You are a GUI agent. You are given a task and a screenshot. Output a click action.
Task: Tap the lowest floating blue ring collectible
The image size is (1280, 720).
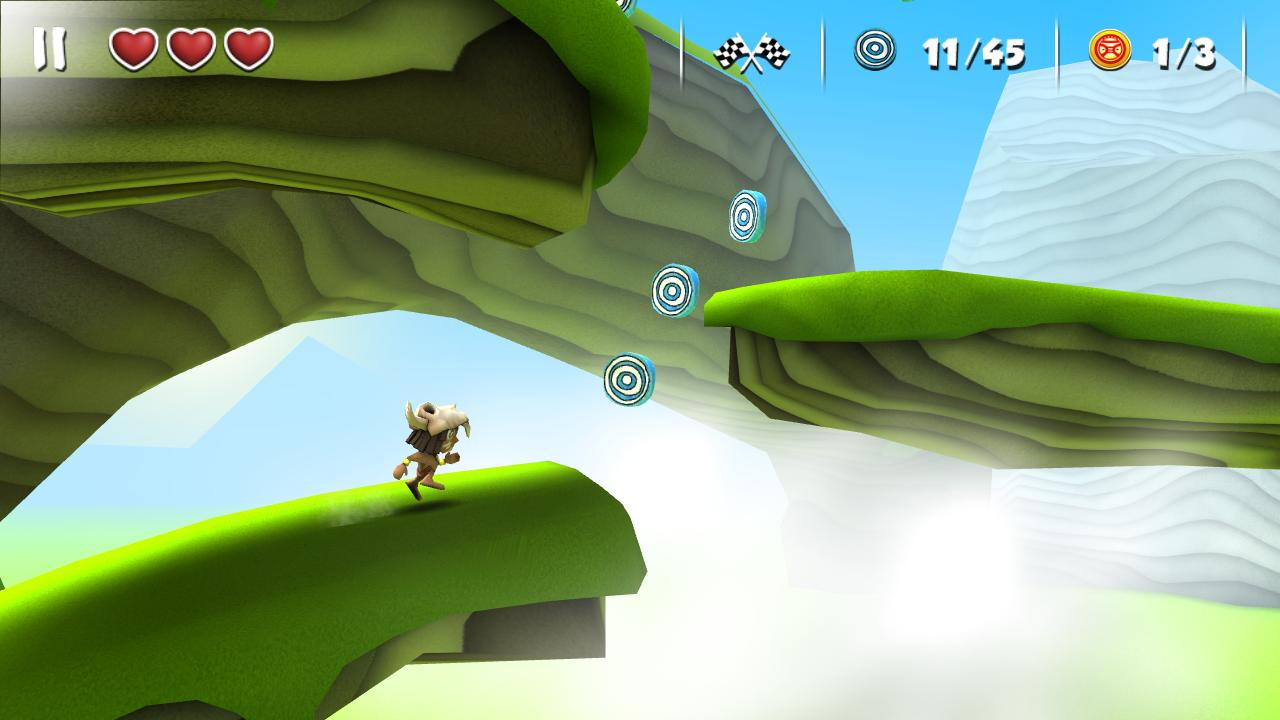point(628,380)
